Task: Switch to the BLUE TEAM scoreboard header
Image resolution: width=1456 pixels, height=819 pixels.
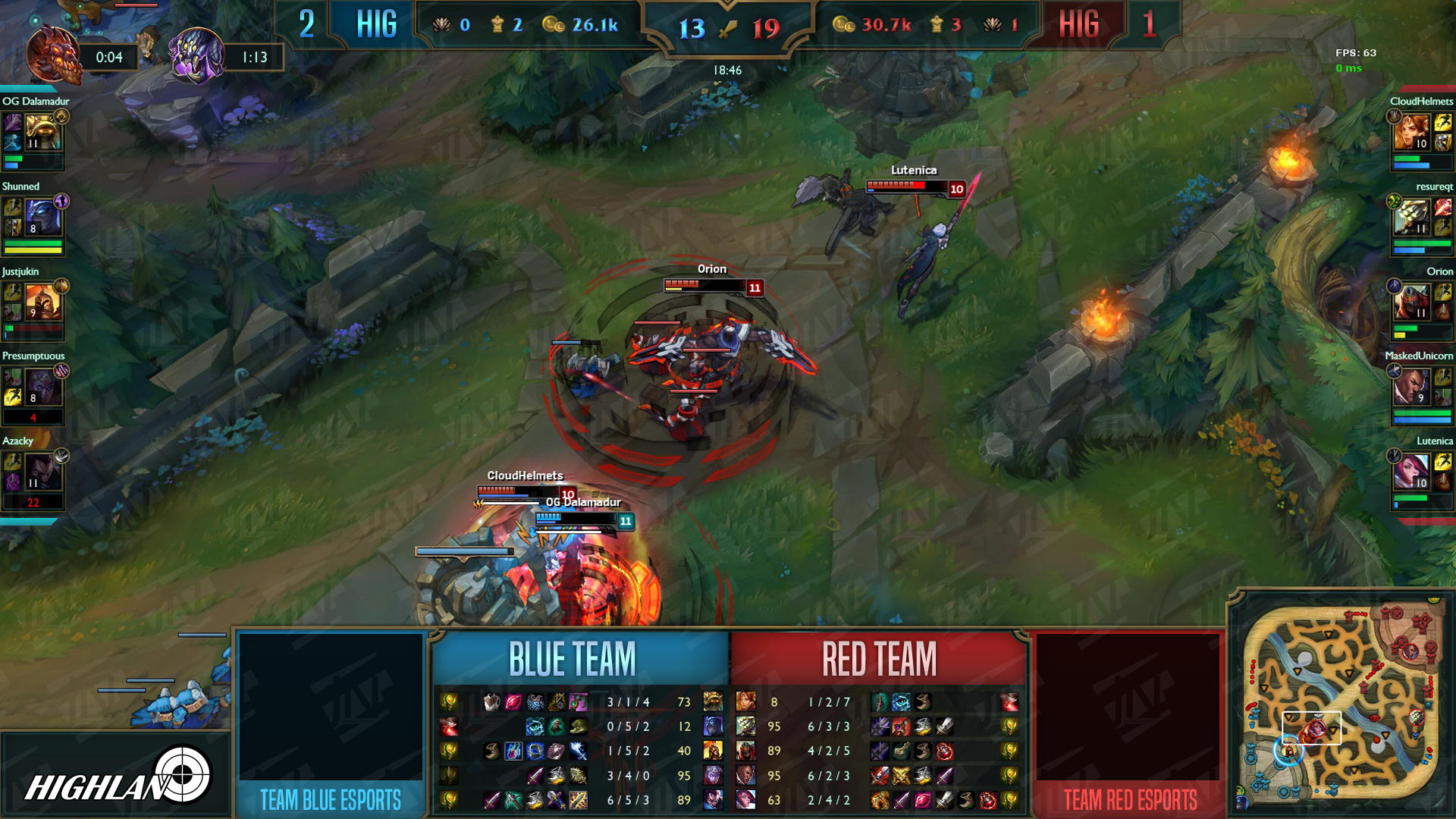Action: (x=573, y=659)
